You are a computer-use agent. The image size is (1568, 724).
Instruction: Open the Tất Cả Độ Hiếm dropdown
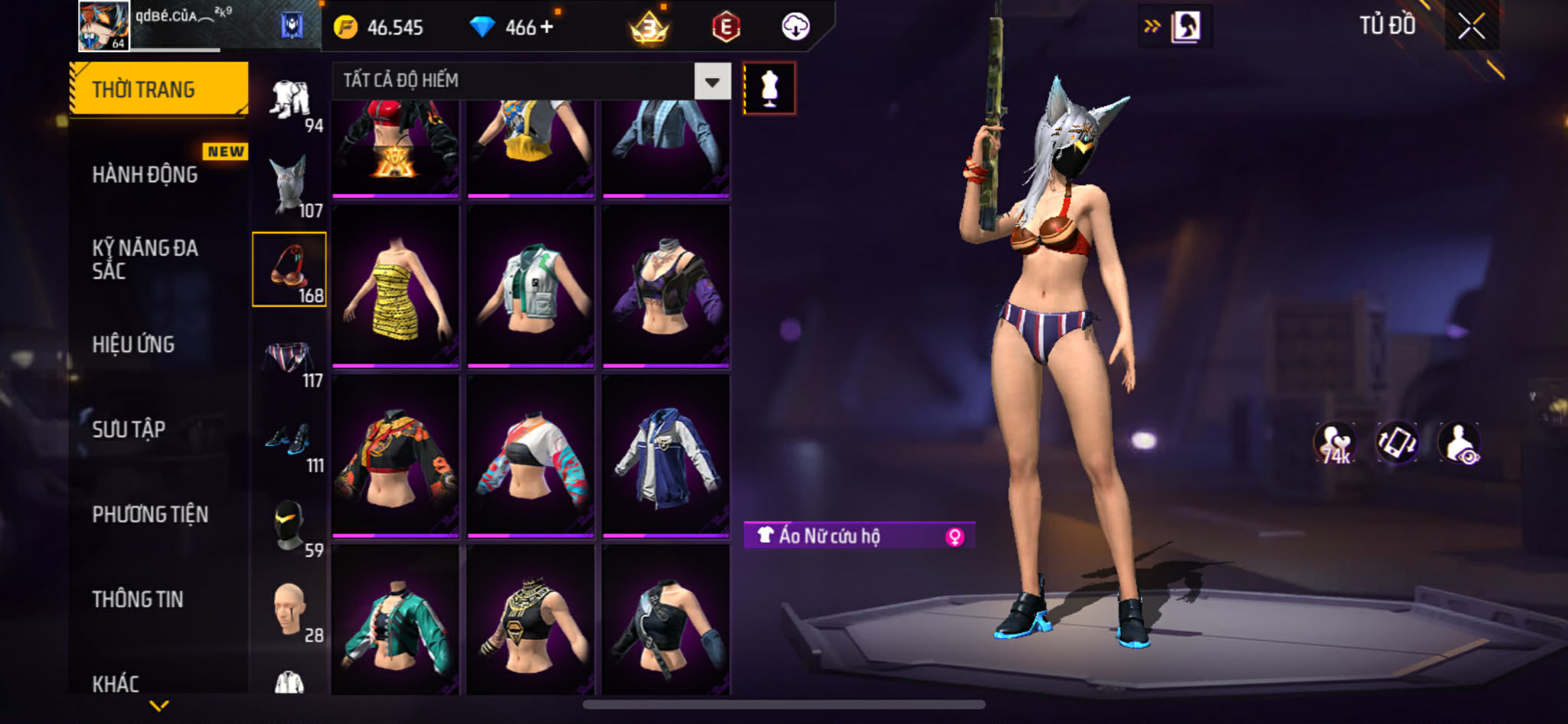712,81
